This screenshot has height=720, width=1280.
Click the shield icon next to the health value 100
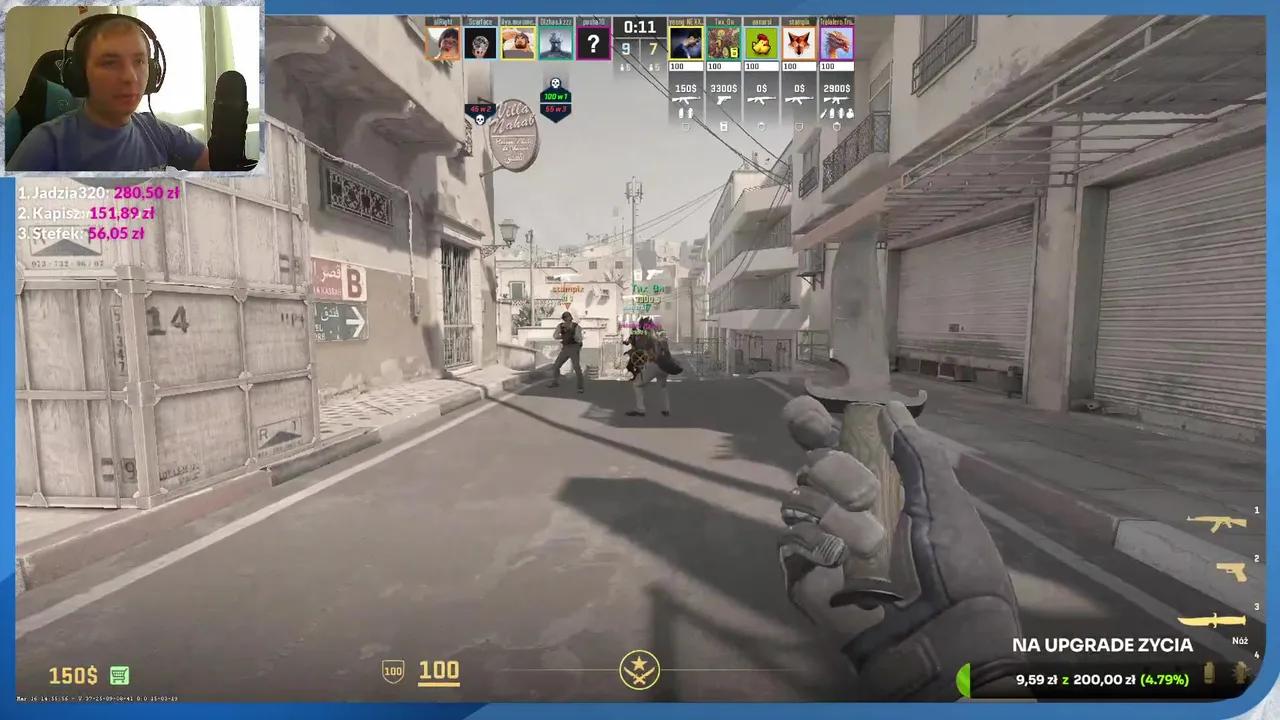point(392,671)
